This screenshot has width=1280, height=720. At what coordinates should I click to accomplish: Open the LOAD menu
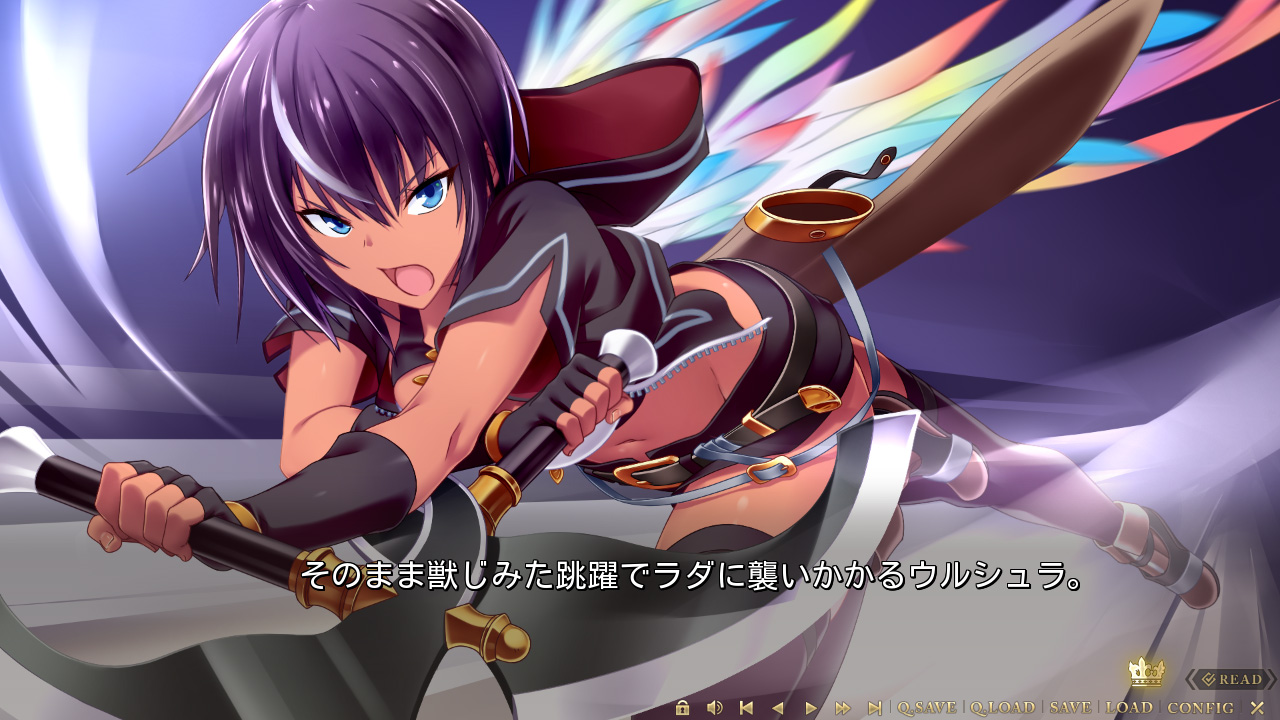click(1129, 708)
